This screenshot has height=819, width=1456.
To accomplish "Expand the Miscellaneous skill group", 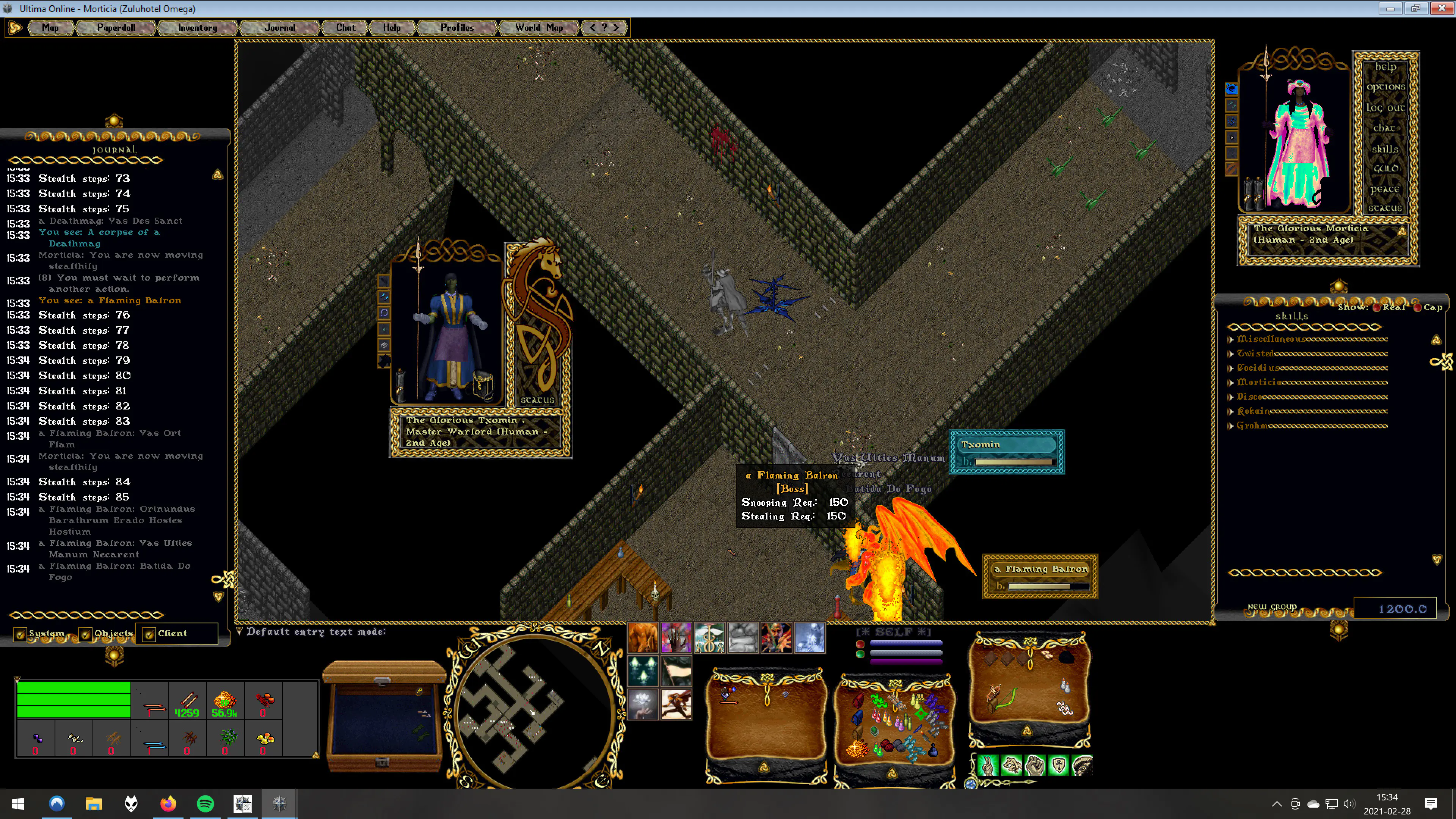I will coord(1230,340).
